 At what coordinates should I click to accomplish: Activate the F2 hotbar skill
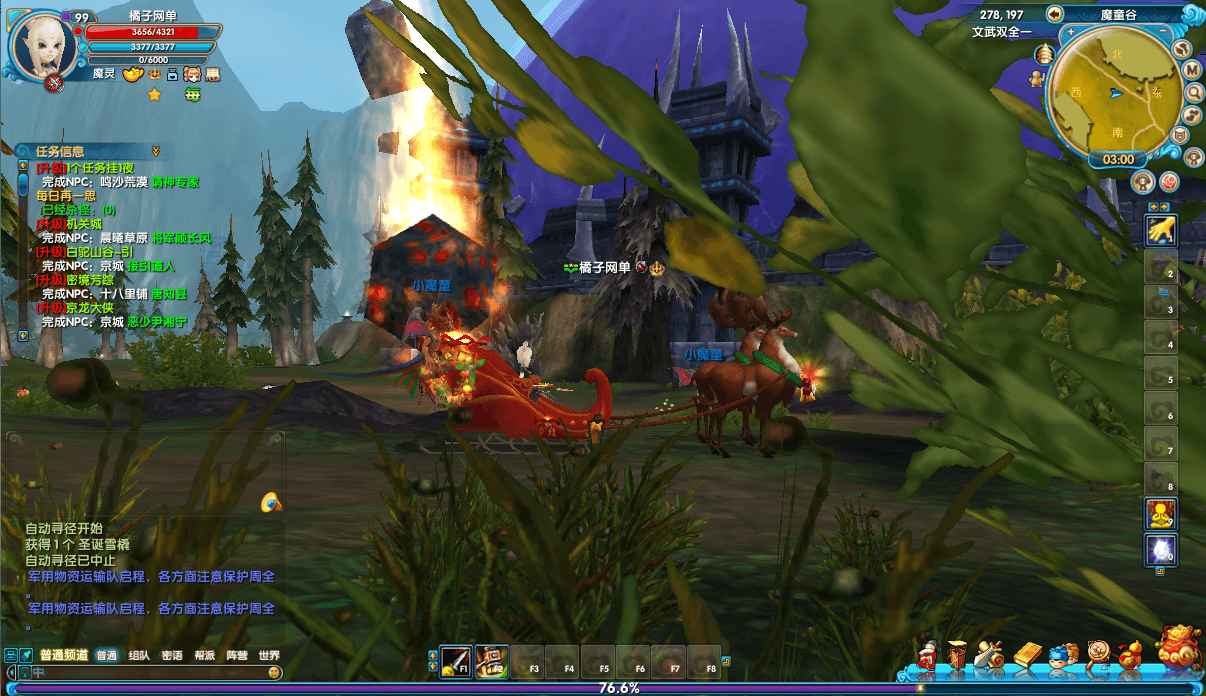click(x=491, y=661)
